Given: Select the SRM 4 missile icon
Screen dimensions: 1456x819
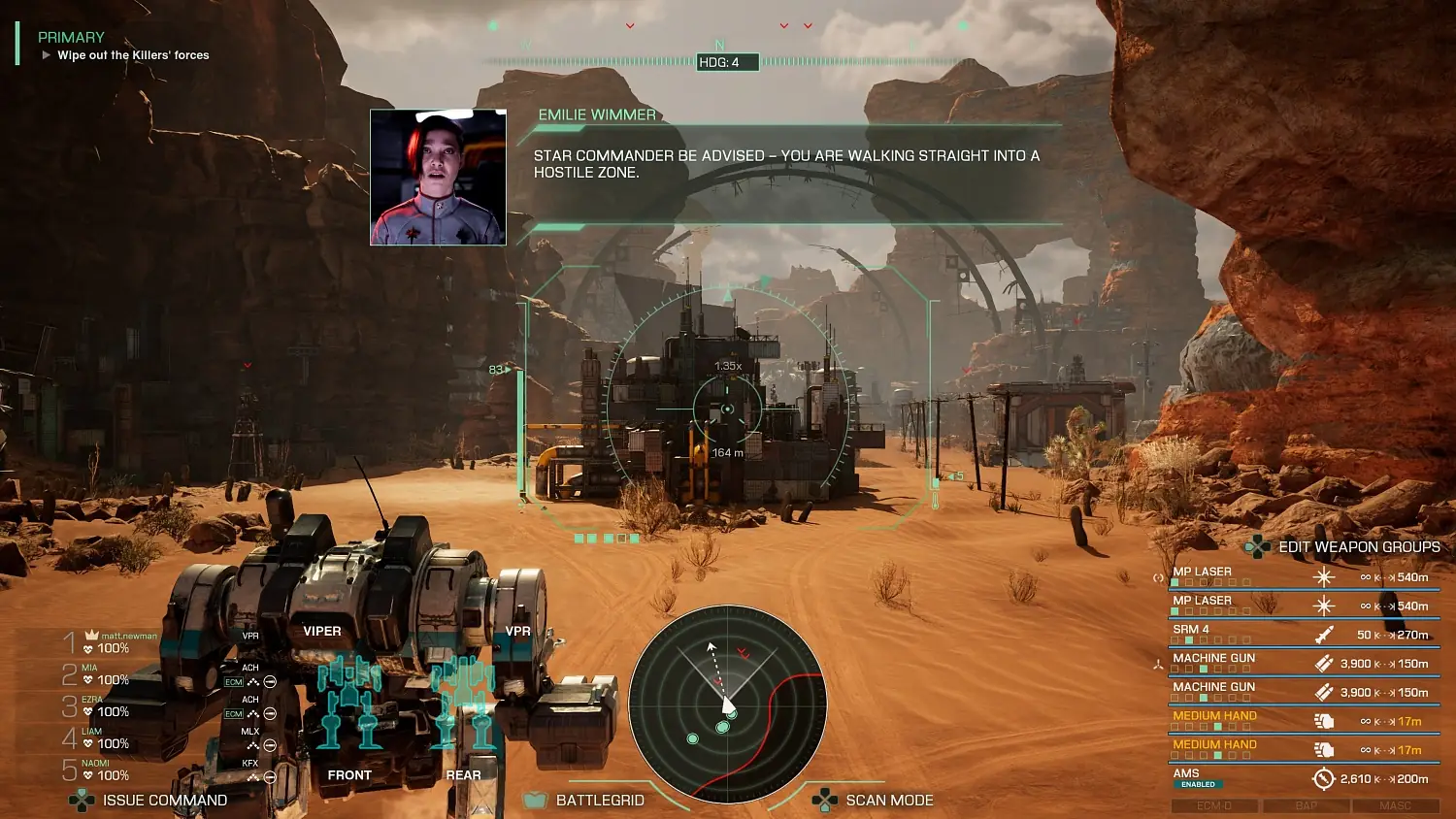Looking at the screenshot, I should [1323, 634].
